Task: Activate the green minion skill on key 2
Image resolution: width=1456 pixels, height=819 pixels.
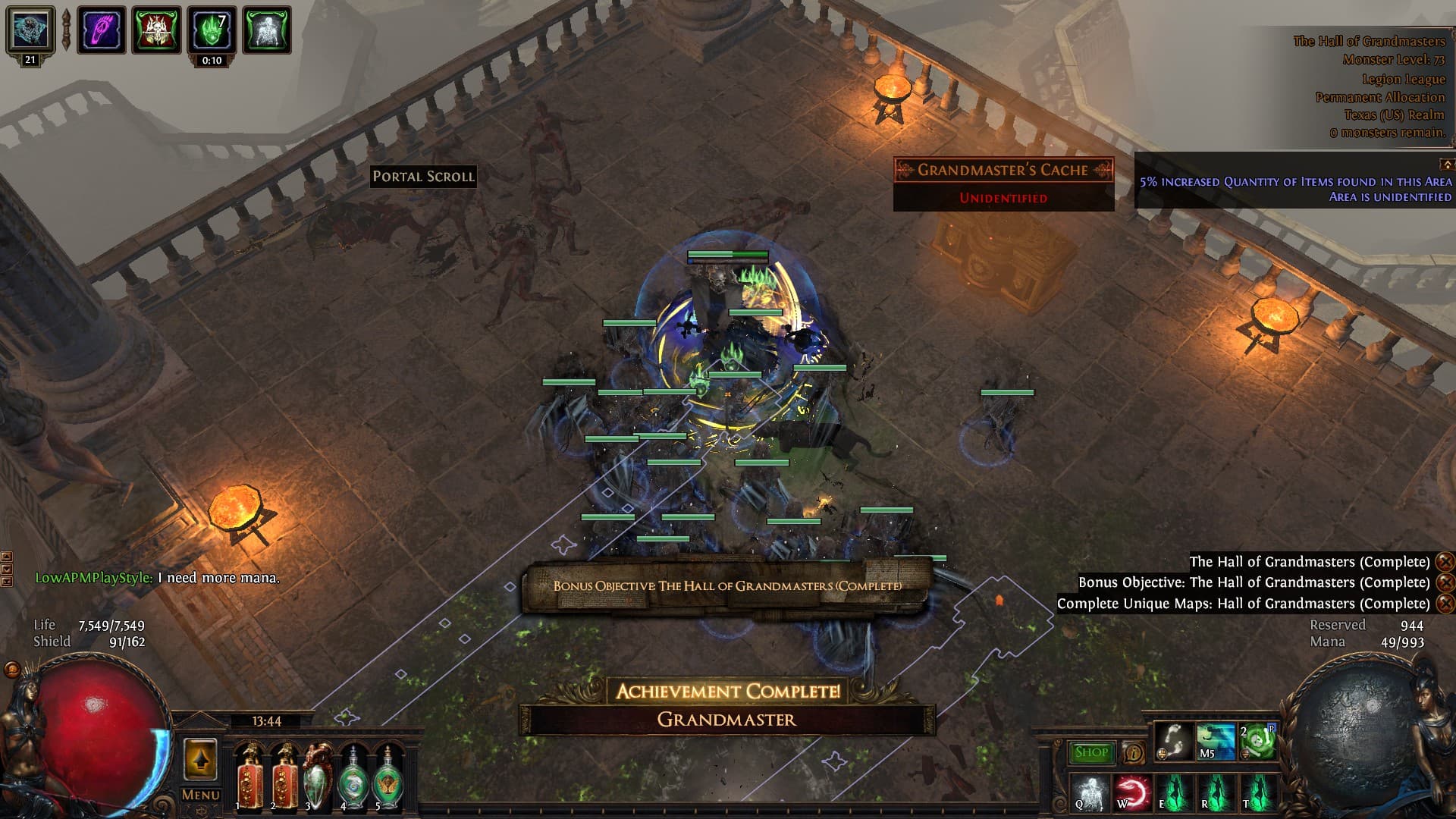Action: point(1259,741)
